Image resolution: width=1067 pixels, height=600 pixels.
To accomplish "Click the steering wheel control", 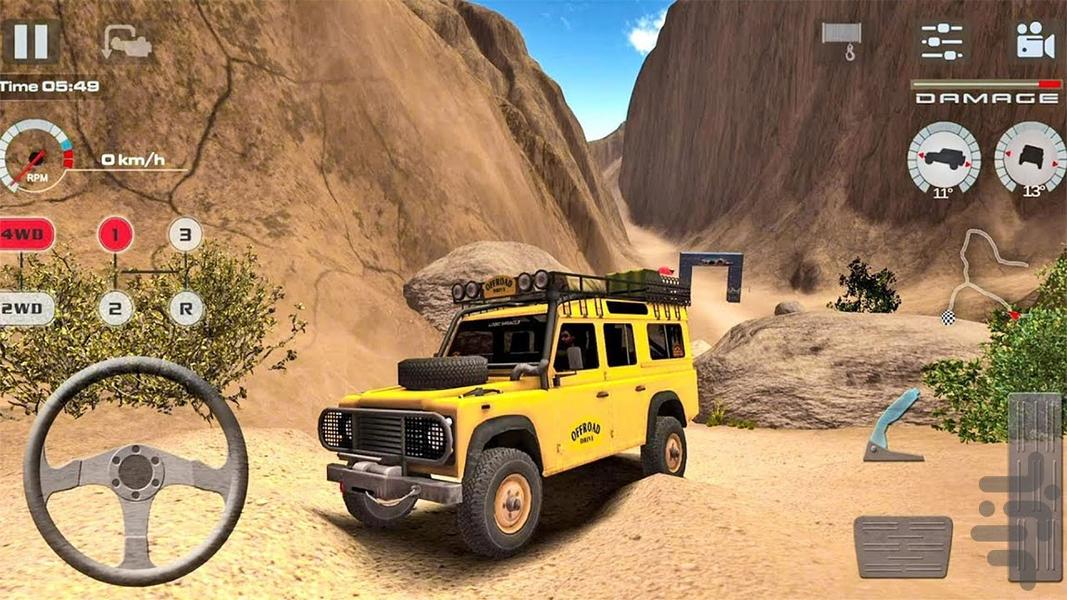I will [135, 469].
